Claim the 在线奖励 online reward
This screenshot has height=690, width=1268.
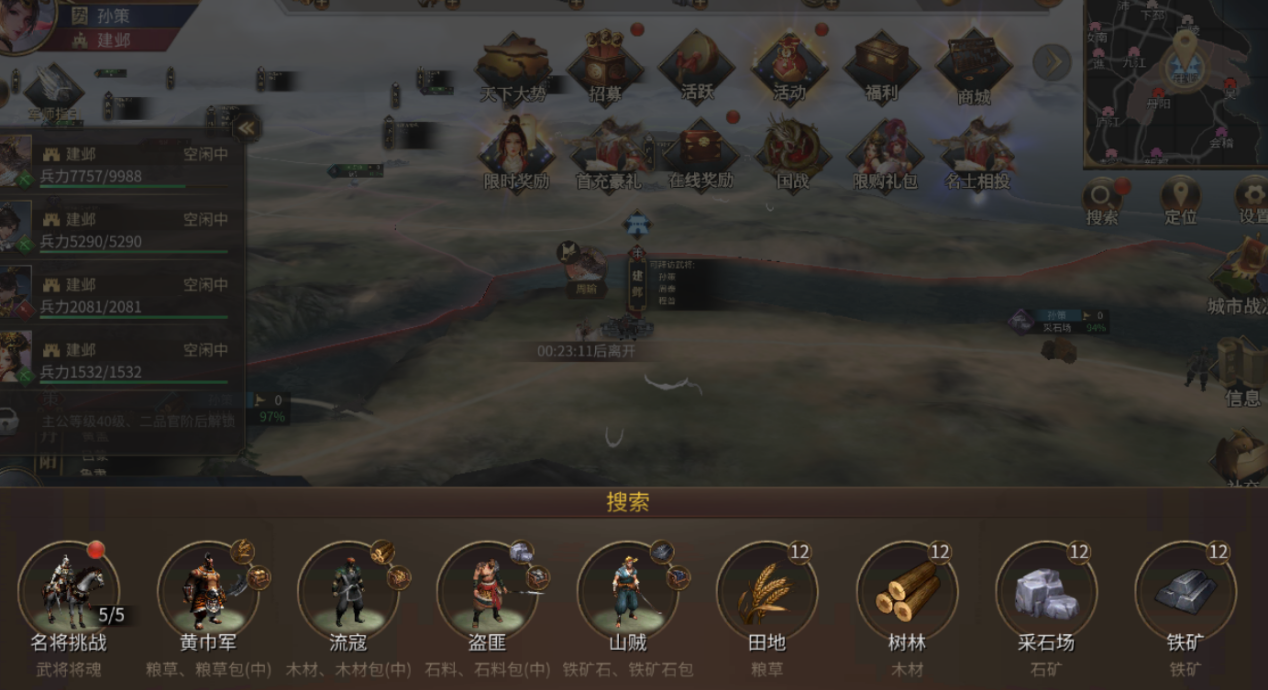(x=700, y=154)
